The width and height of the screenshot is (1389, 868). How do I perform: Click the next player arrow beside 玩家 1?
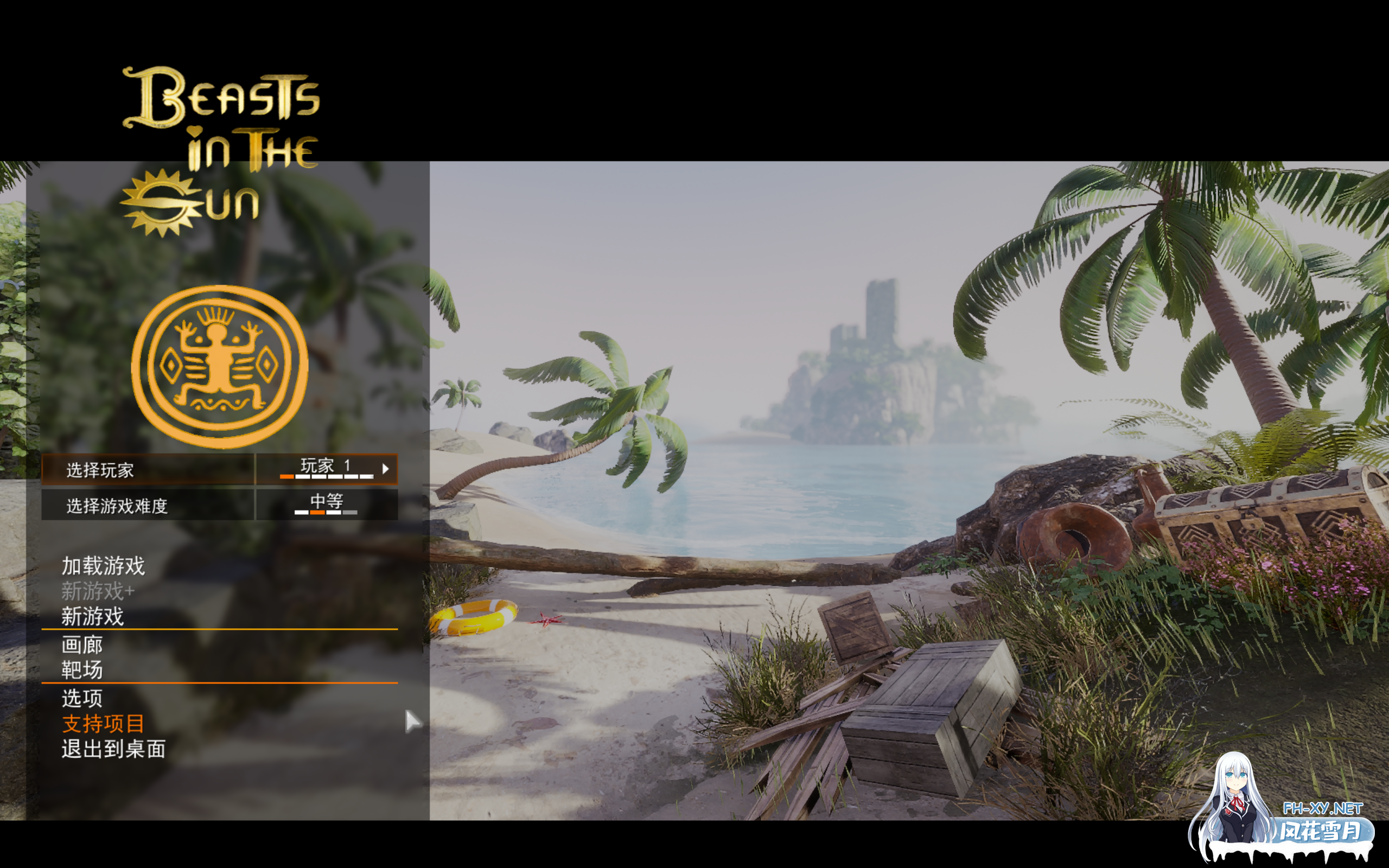pos(386,469)
